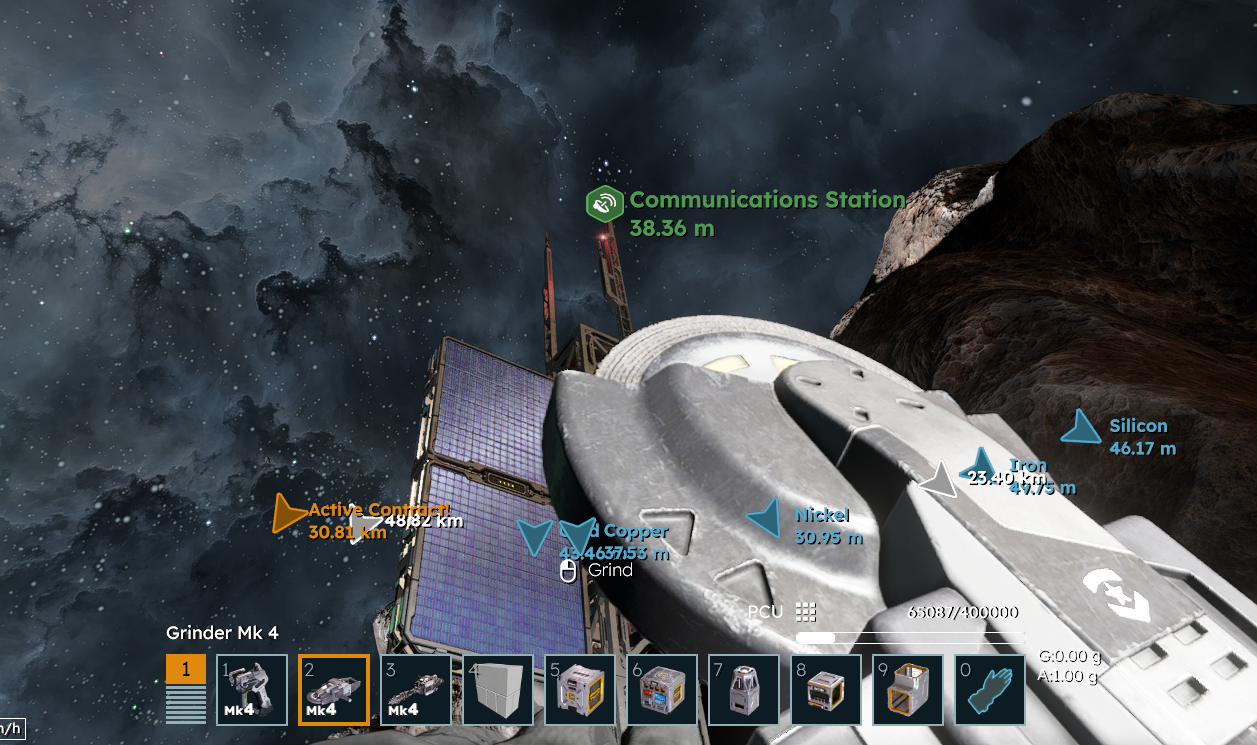
Task: Select the cylindrical block in slot 7
Action: [744, 689]
